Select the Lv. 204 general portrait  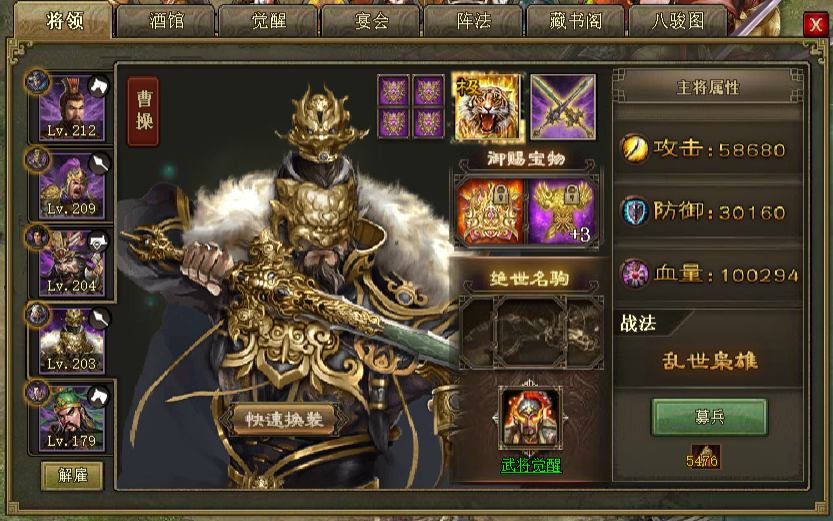pyautogui.click(x=71, y=262)
